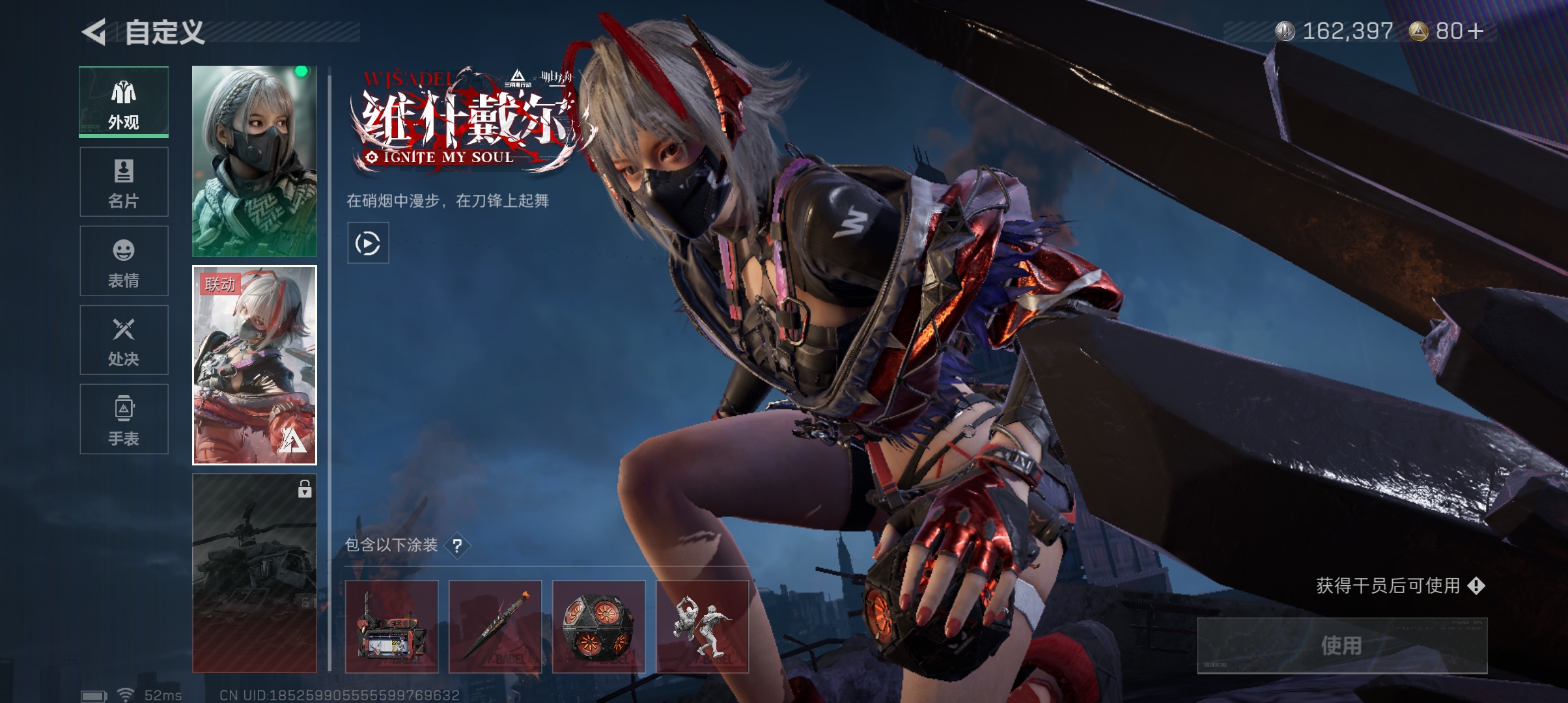Open the 处决 execution tab

pos(124,340)
